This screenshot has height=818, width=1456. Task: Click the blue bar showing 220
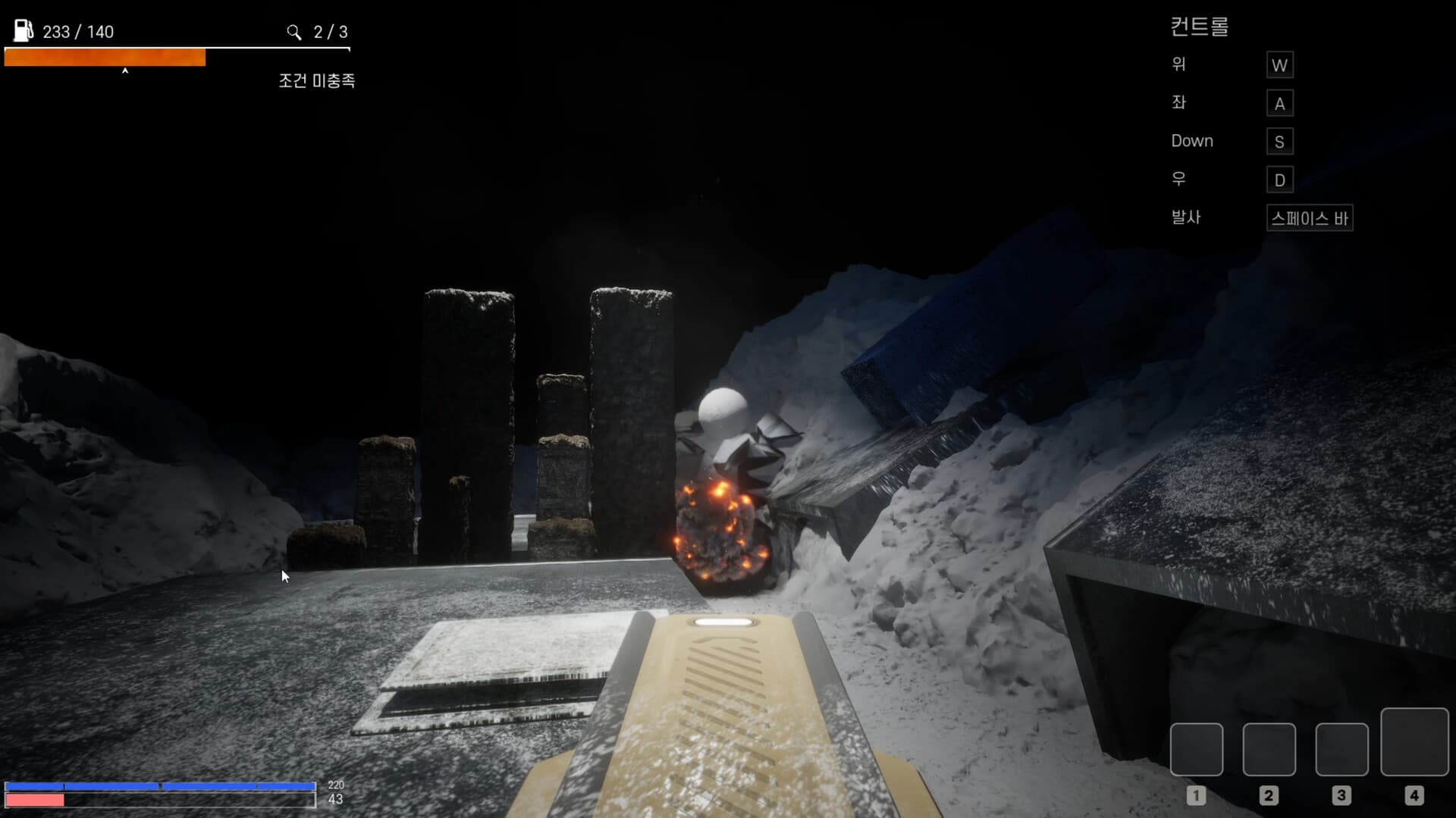coord(159,787)
